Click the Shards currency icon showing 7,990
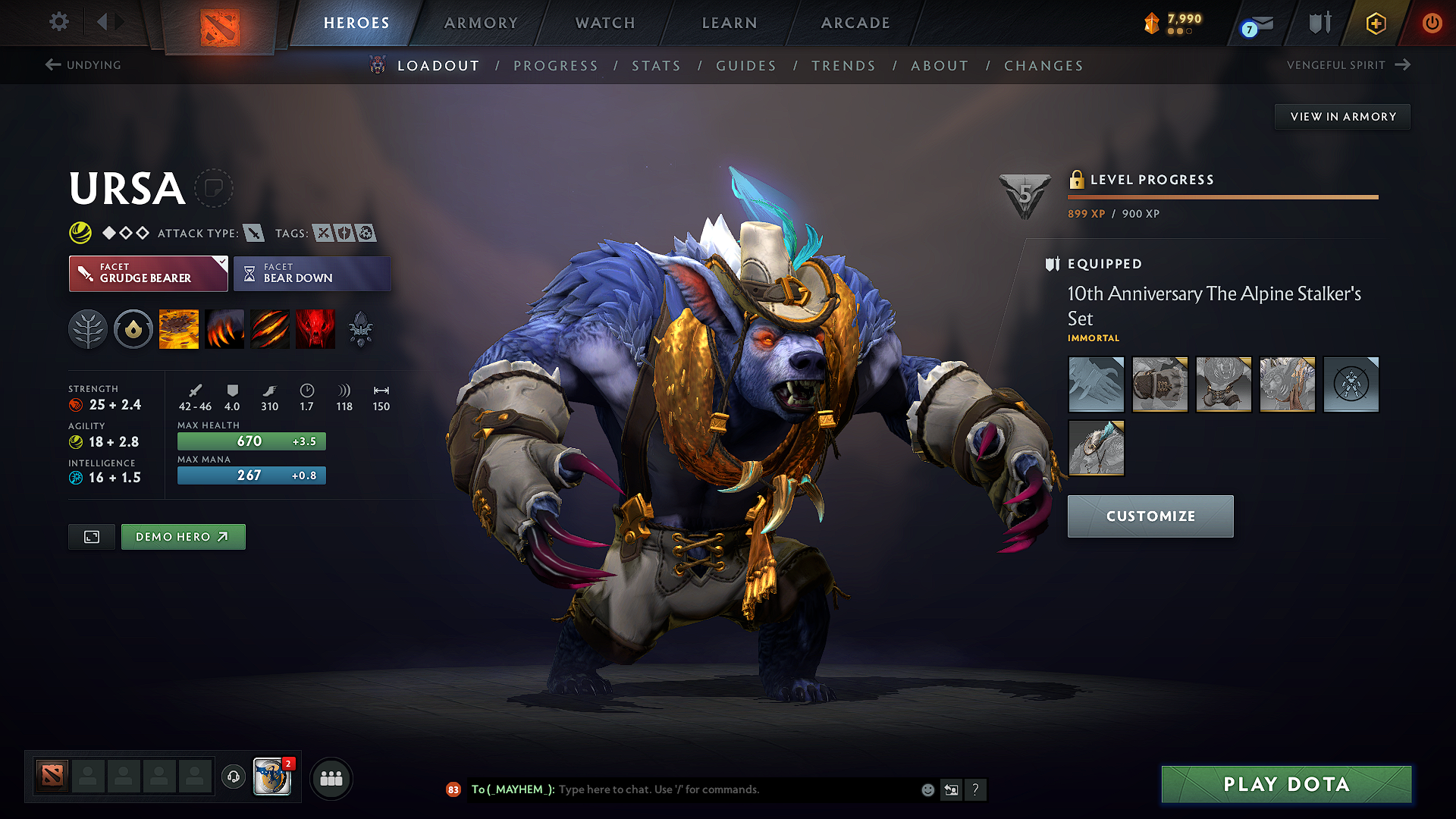The height and width of the screenshot is (819, 1456). pyautogui.click(x=1152, y=23)
